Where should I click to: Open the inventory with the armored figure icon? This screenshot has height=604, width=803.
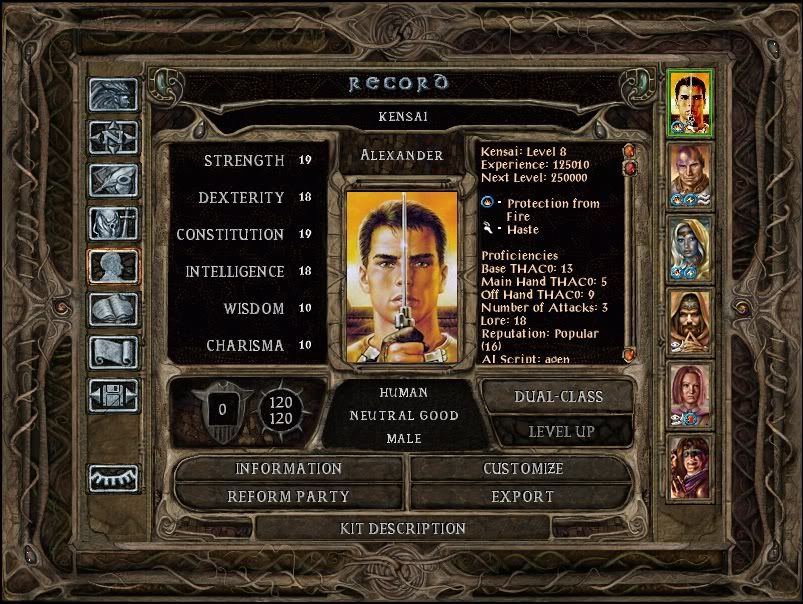click(x=113, y=224)
